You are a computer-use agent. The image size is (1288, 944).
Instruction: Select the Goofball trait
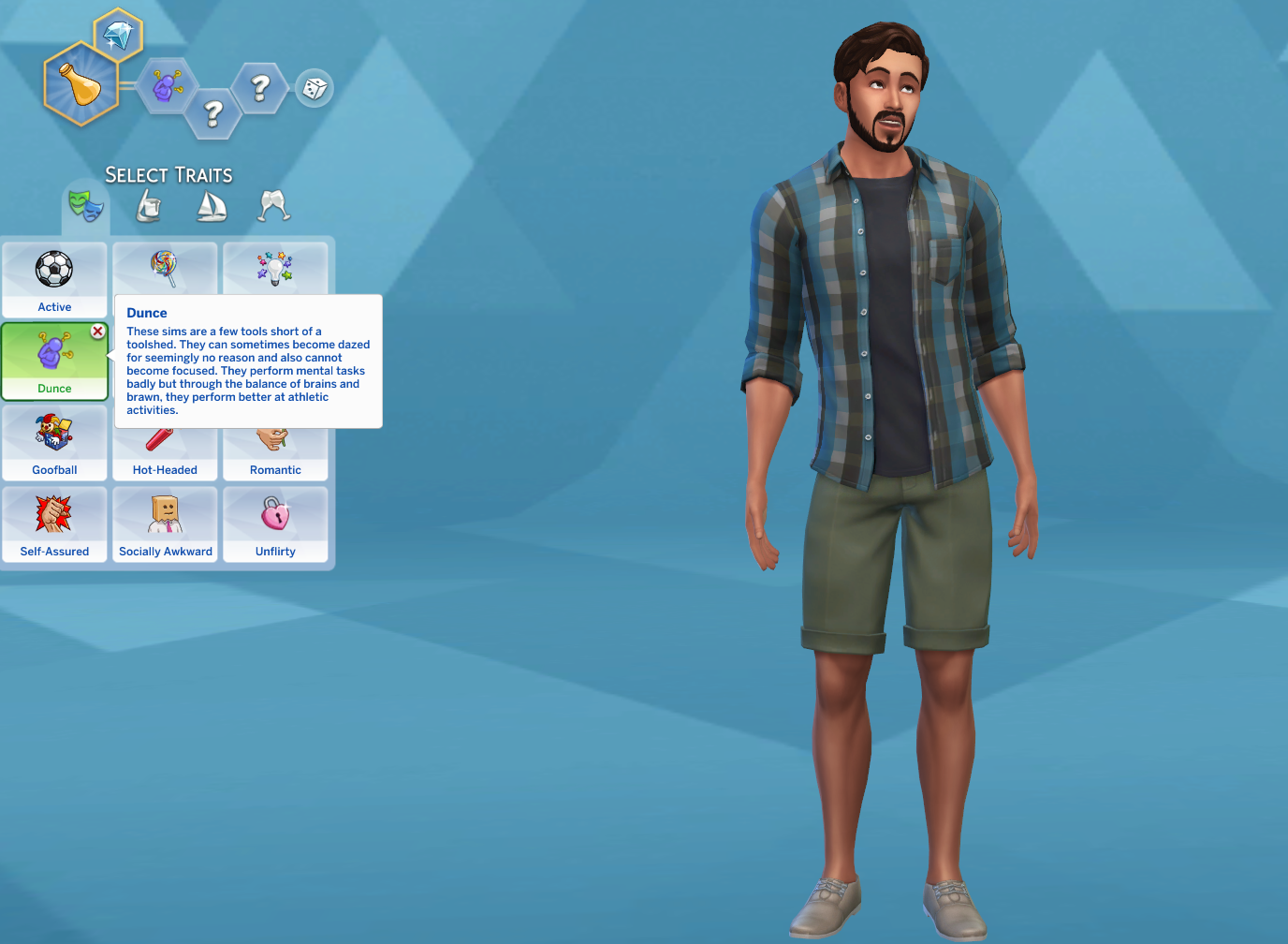(x=54, y=440)
